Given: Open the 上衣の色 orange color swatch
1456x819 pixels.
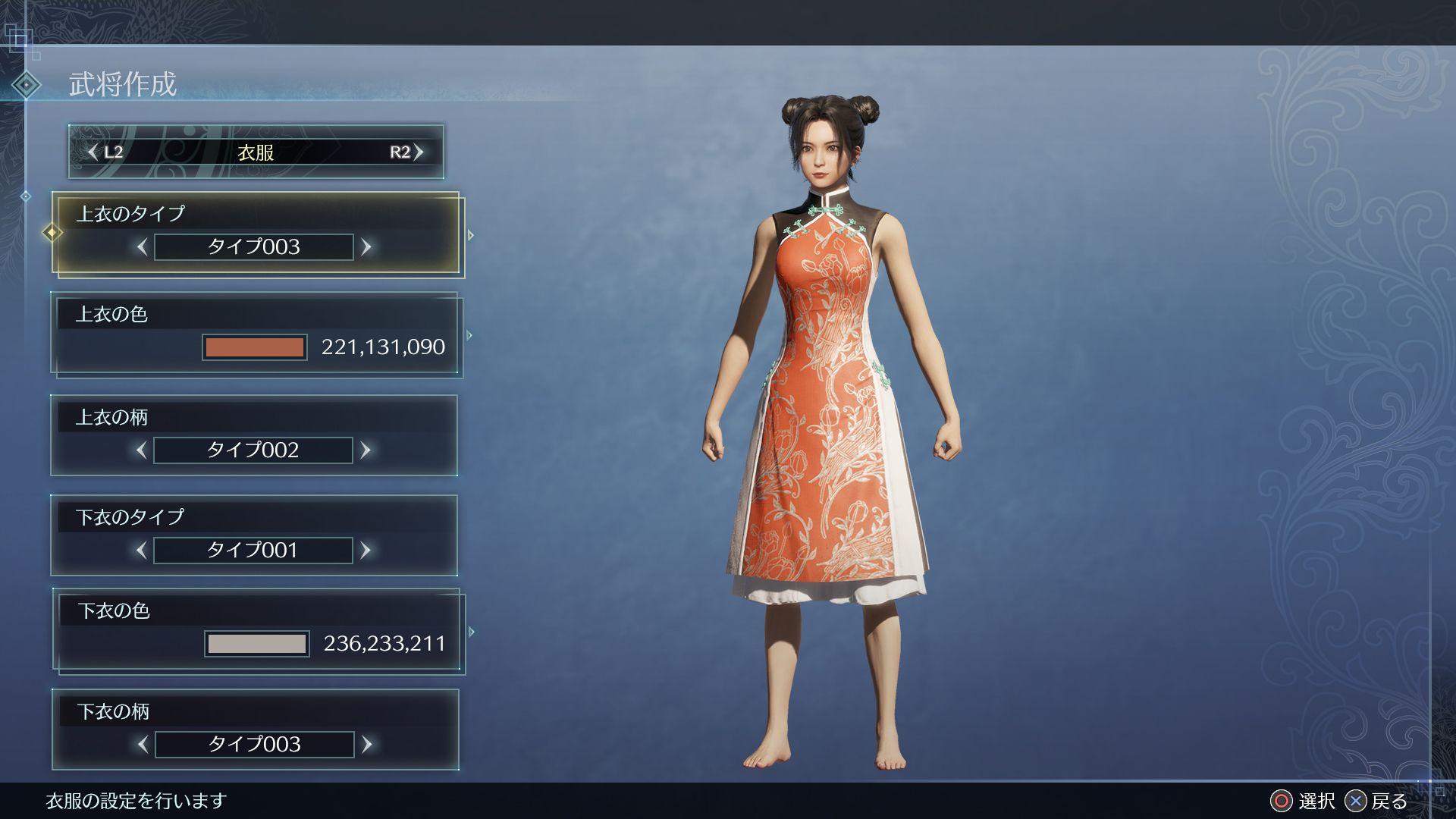Looking at the screenshot, I should (x=255, y=347).
